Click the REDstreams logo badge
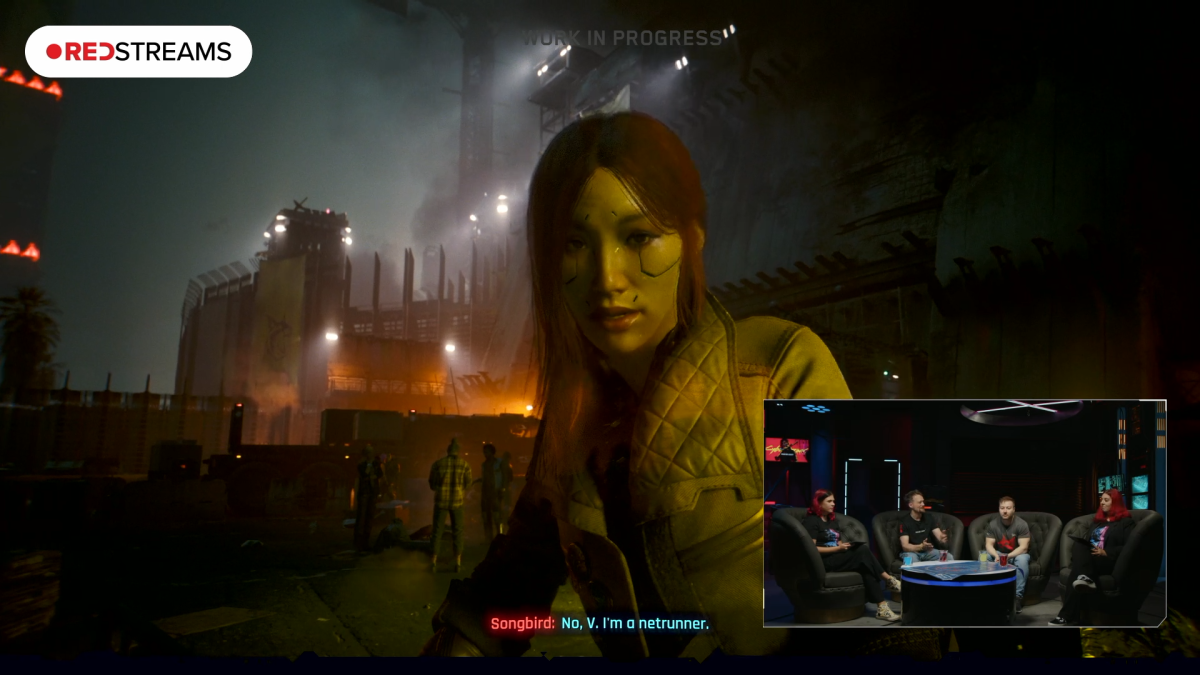The height and width of the screenshot is (675, 1200). tap(138, 52)
